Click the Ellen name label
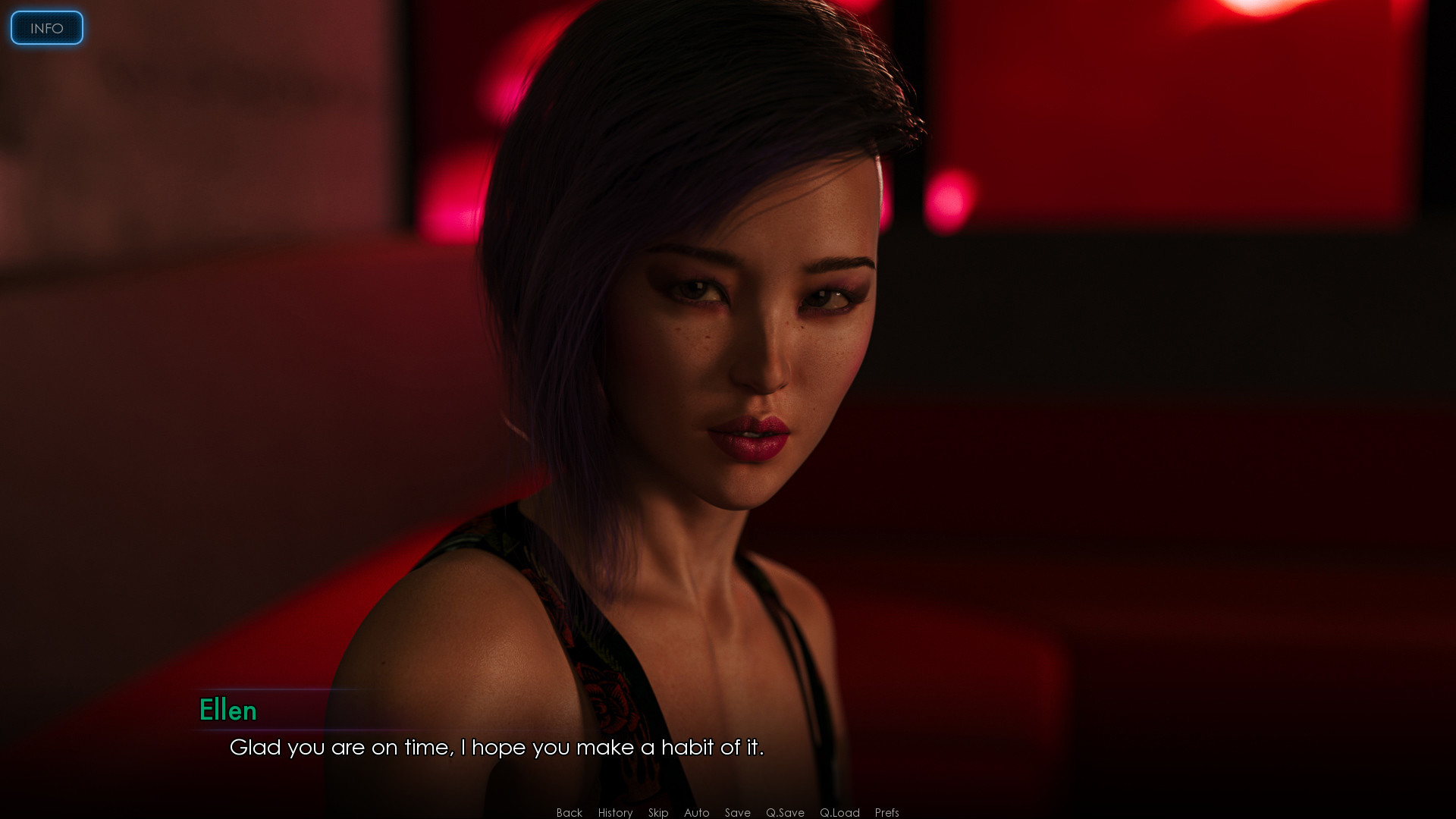 (228, 711)
